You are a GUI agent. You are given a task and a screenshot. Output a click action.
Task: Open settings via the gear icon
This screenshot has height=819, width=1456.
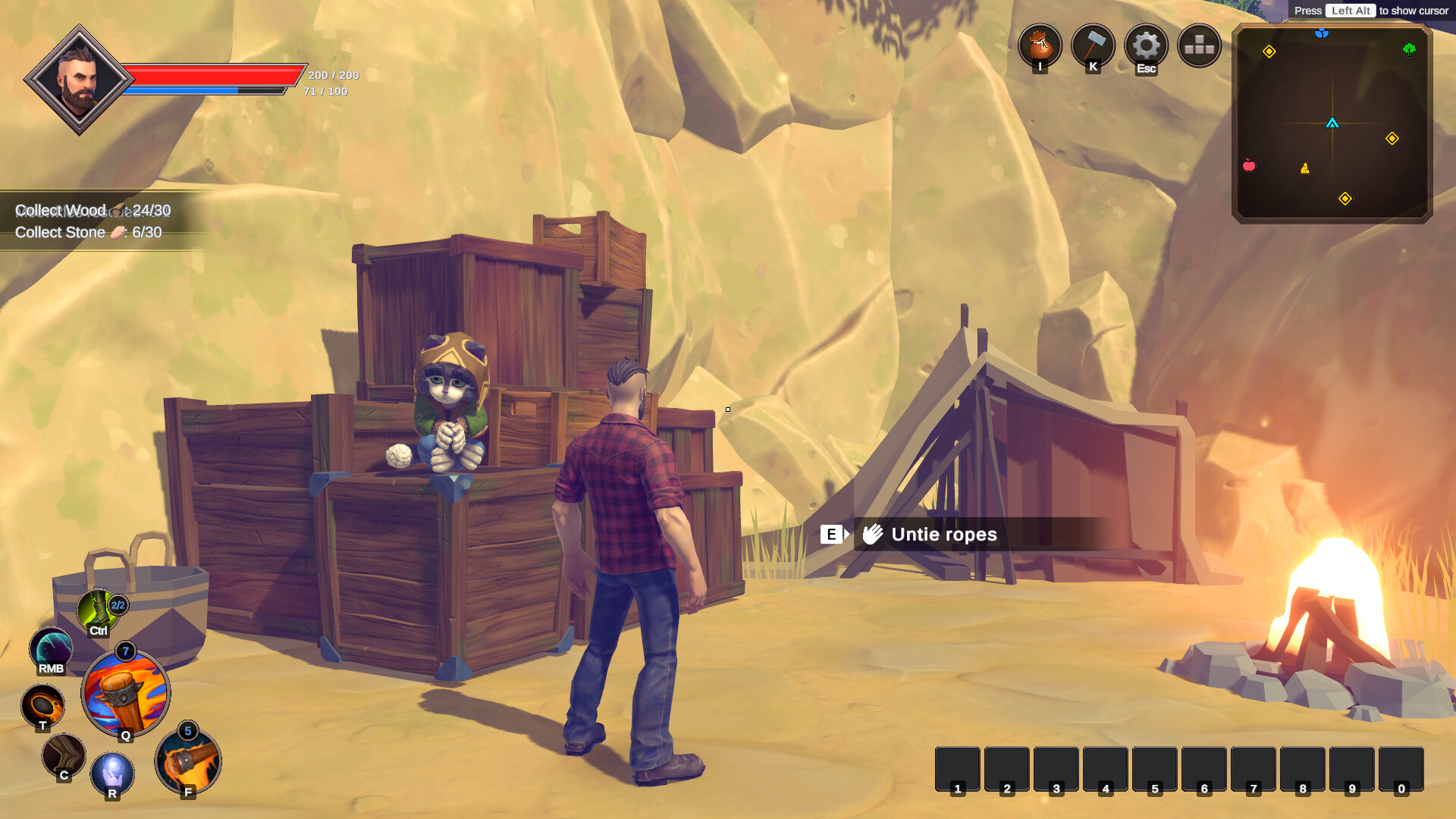pos(1146,45)
